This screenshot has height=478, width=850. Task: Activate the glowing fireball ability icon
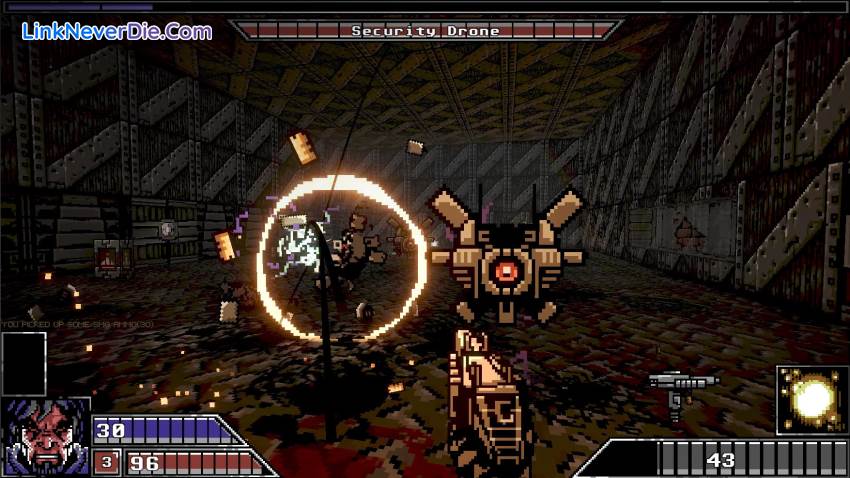pyautogui.click(x=812, y=400)
